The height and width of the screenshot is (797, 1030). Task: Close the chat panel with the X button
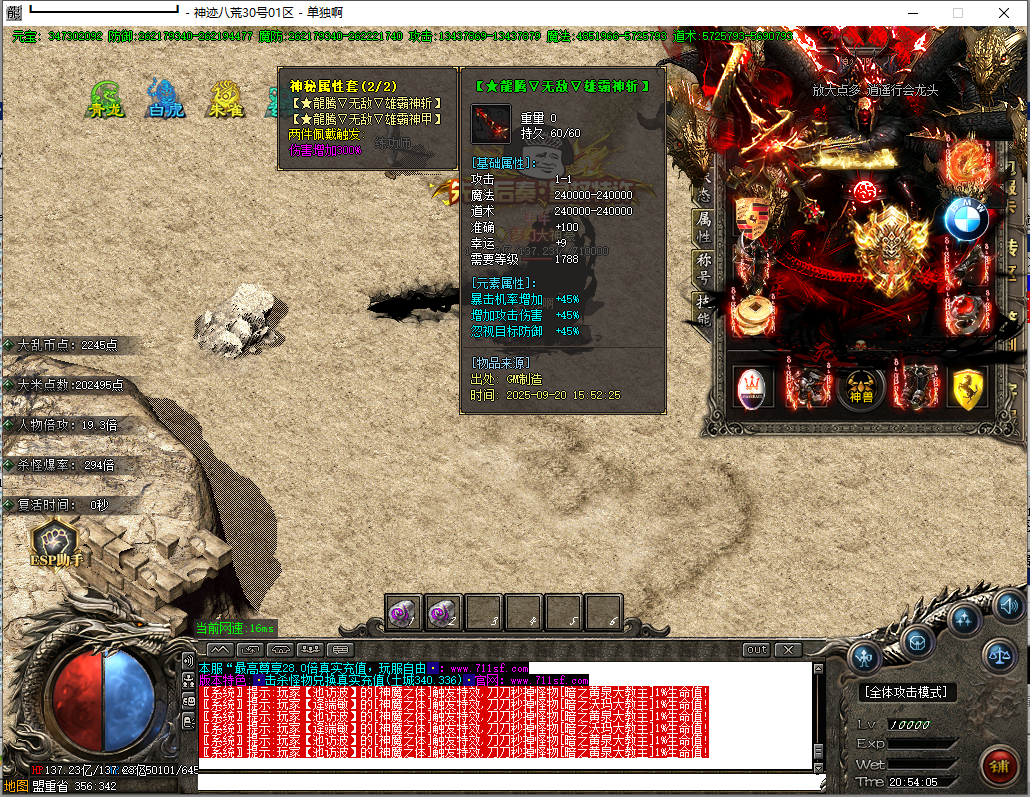(x=787, y=650)
